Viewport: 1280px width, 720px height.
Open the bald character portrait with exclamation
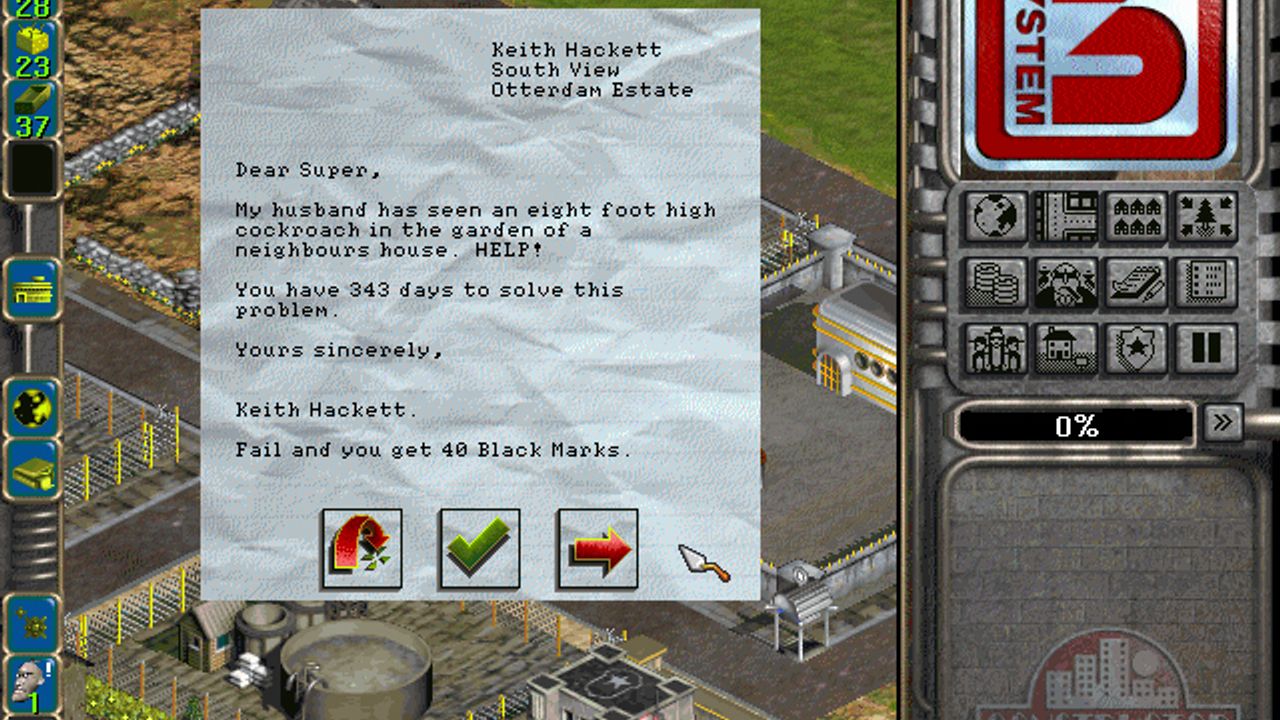tap(30, 683)
